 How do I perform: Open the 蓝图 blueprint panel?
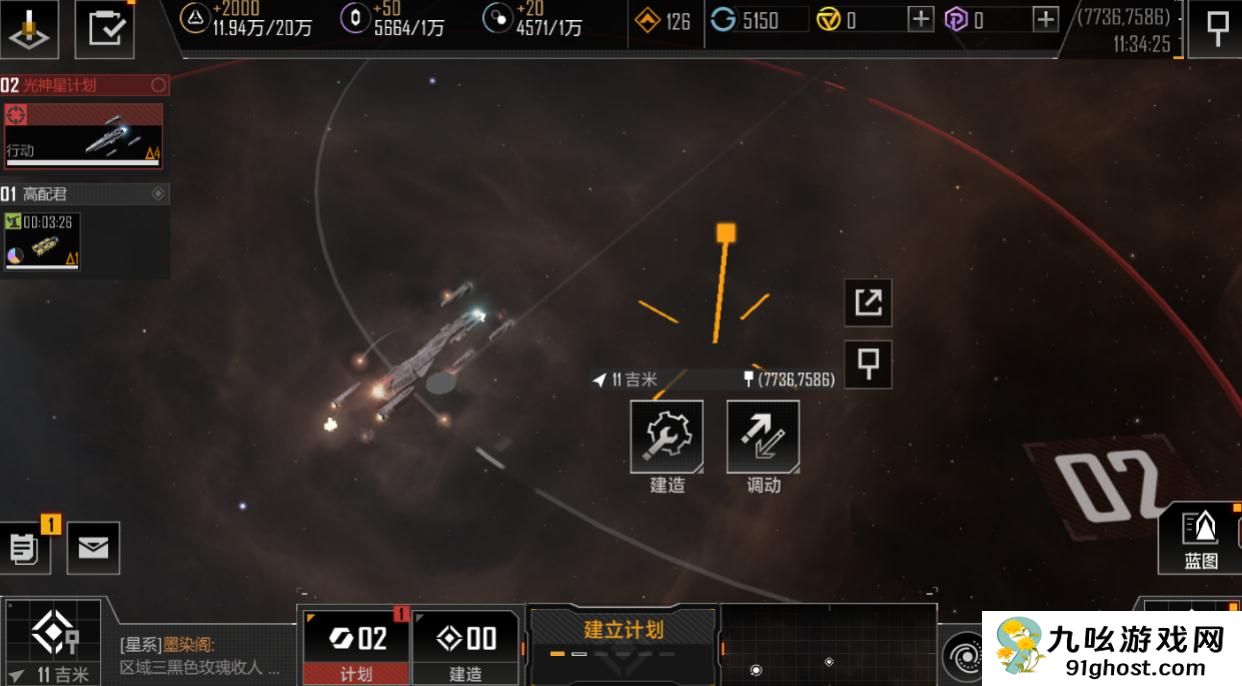pos(1200,538)
